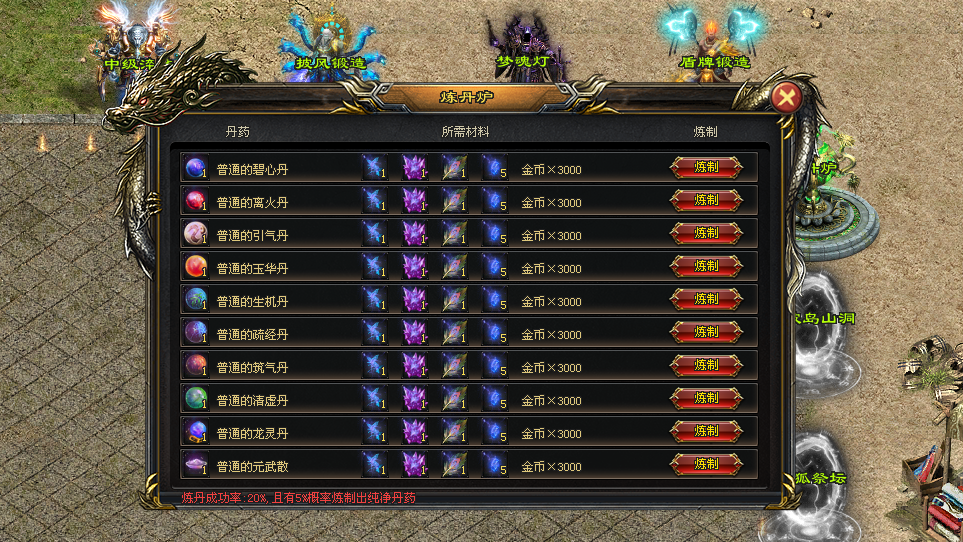The image size is (963, 542).
Task: Refine the 普通的元武散 powder
Action: tap(706, 465)
